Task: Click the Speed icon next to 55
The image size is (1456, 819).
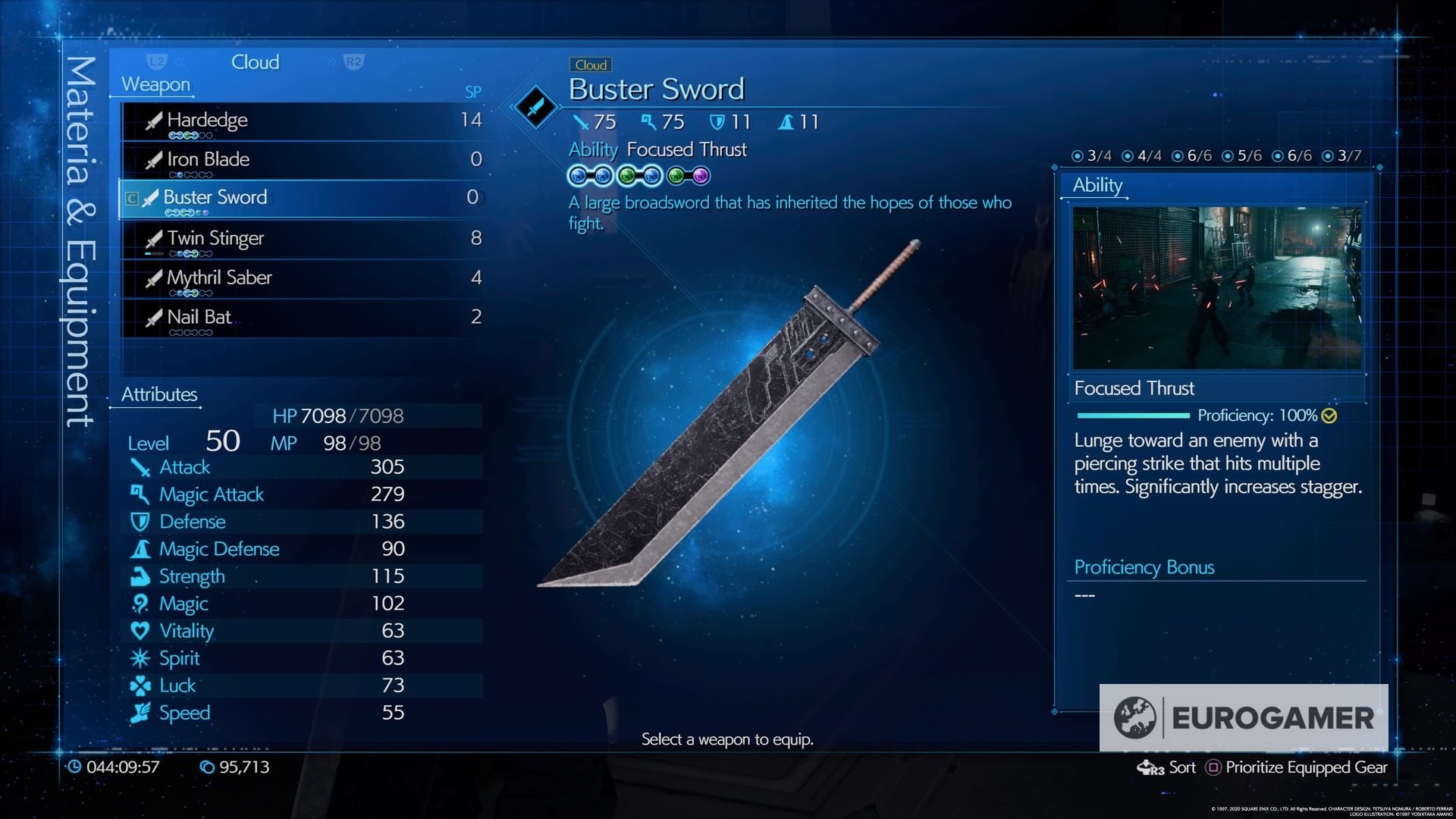Action: point(140,712)
